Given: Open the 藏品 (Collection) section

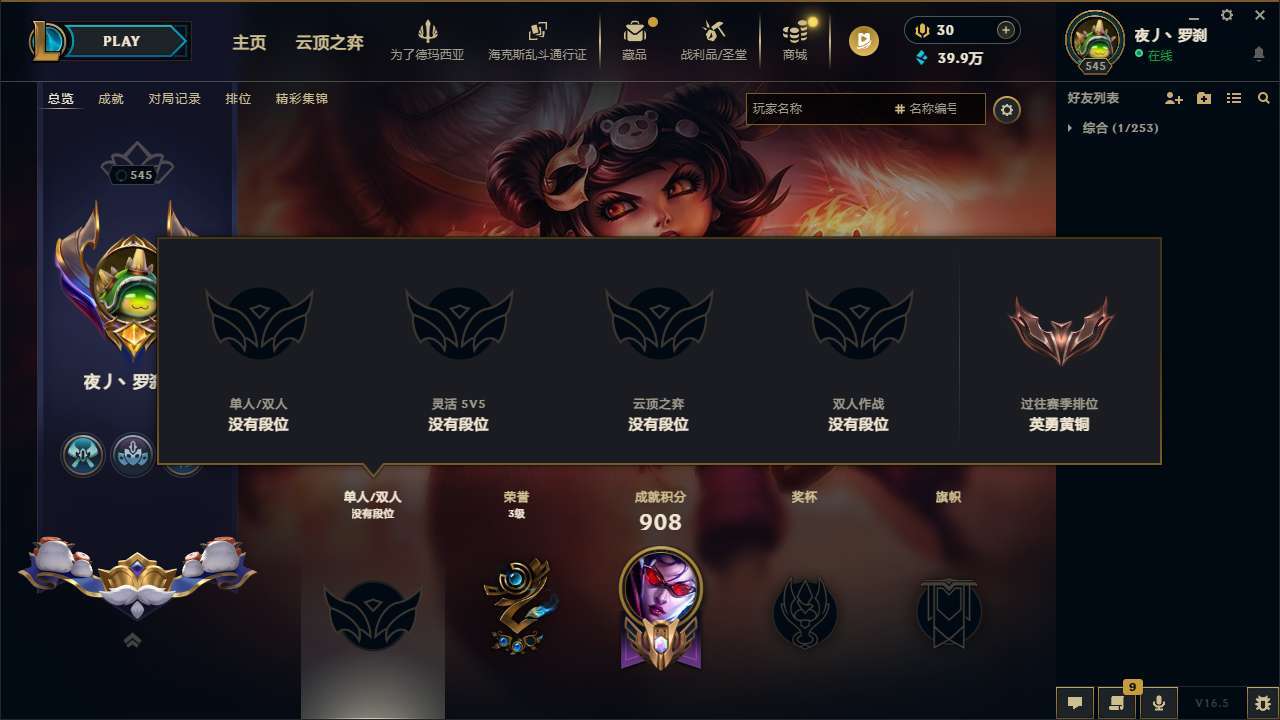Looking at the screenshot, I should point(636,40).
